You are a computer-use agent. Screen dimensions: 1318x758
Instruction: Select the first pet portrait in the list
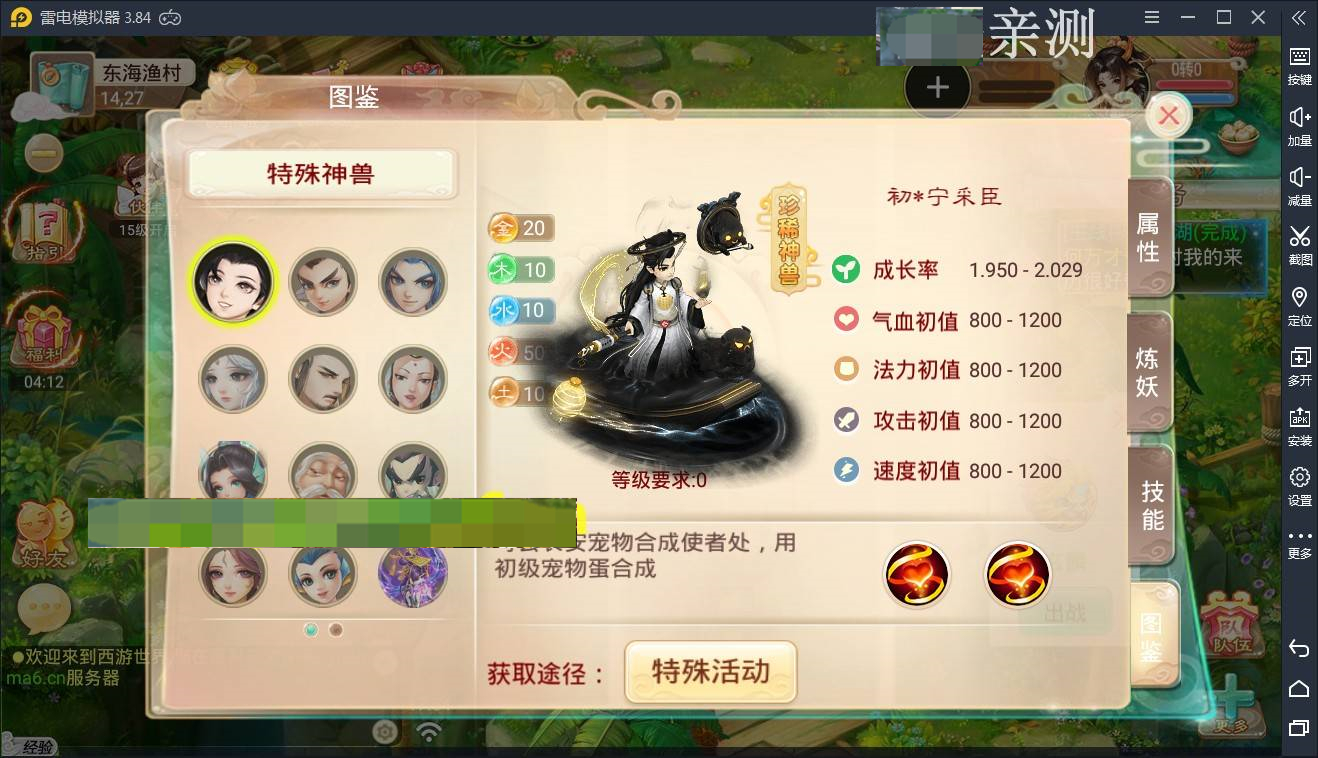[233, 281]
